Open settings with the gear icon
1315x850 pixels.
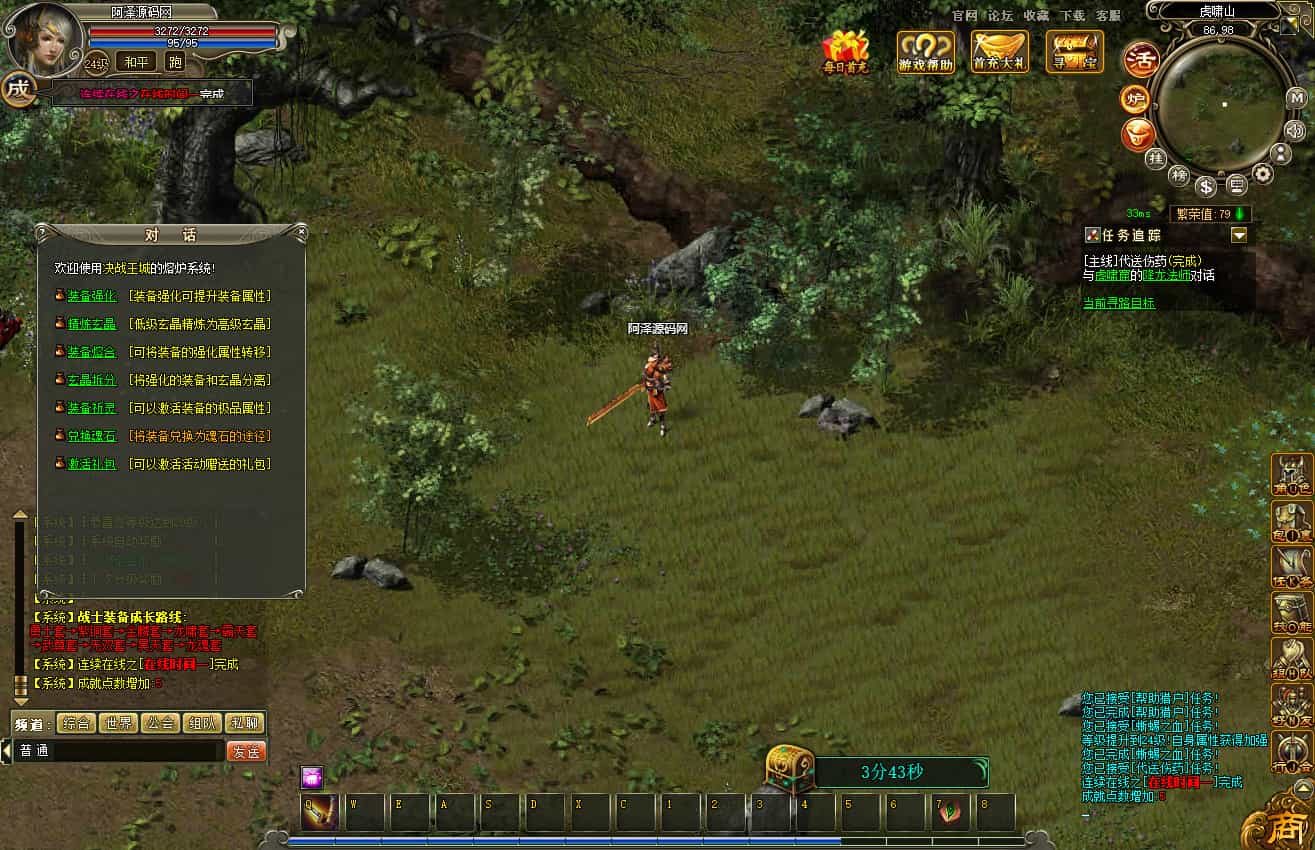(1263, 174)
